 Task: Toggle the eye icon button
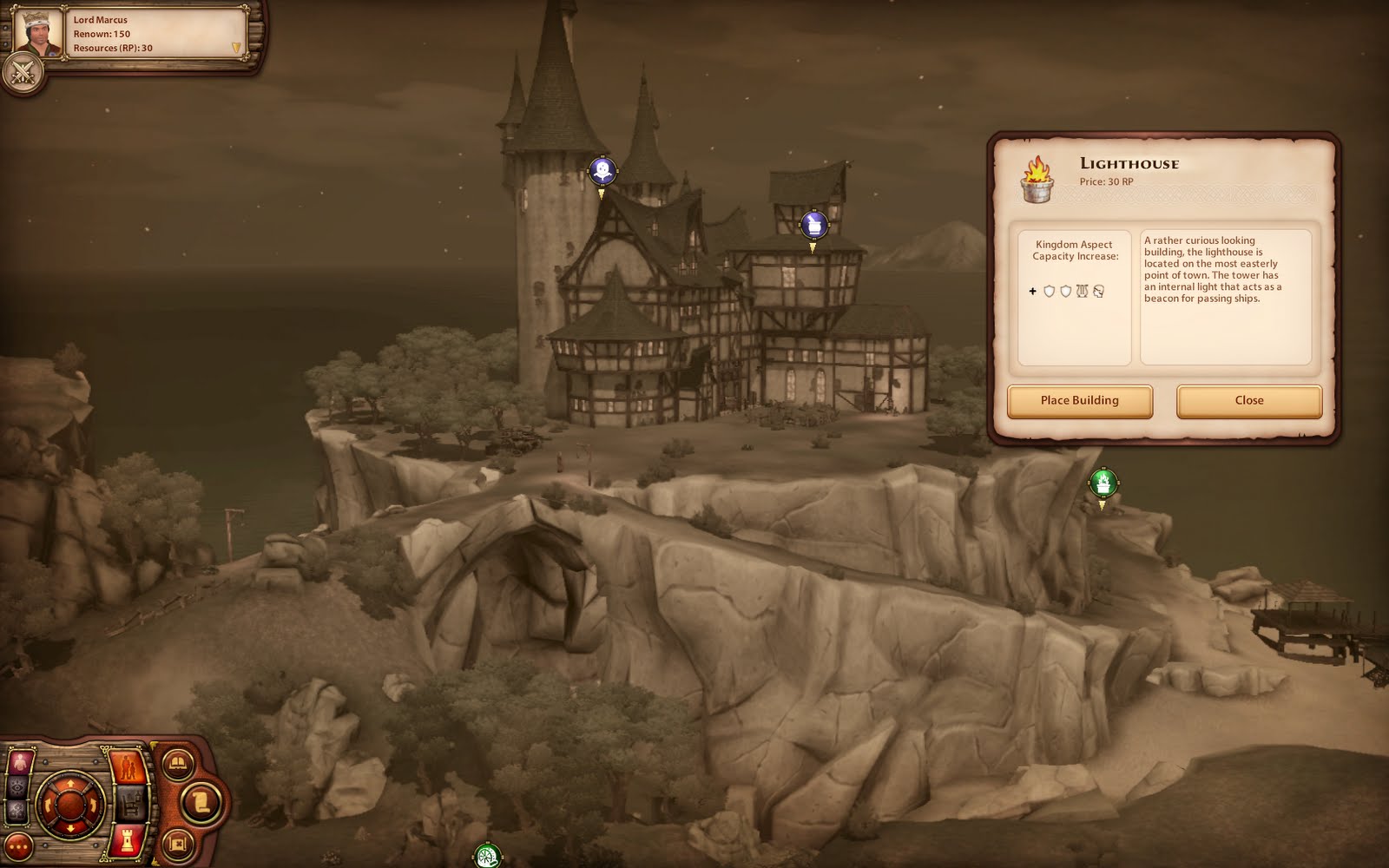pyautogui.click(x=17, y=787)
